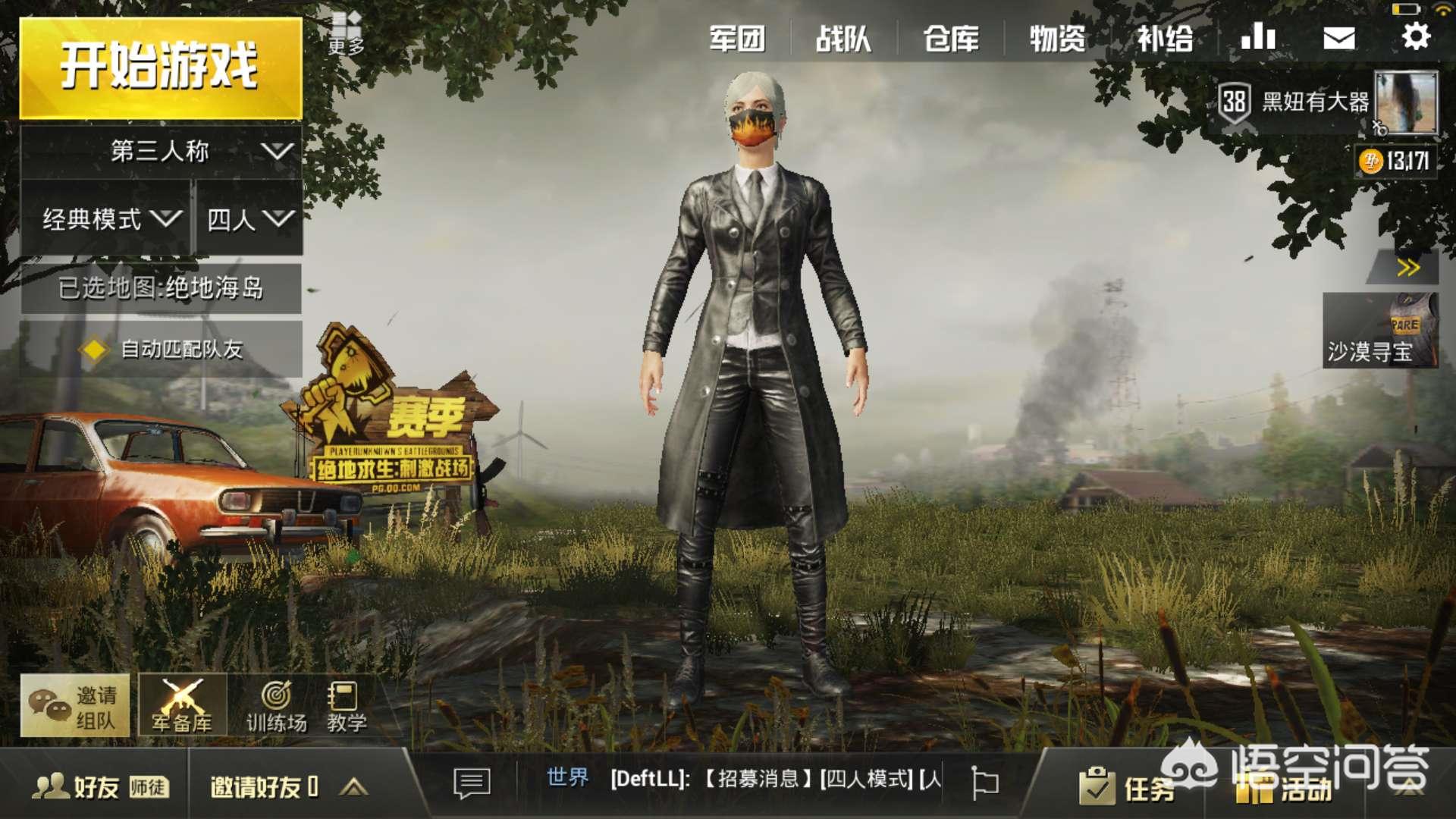Open the 四人 squad size dropdown
This screenshot has height=819, width=1456.
point(249,219)
